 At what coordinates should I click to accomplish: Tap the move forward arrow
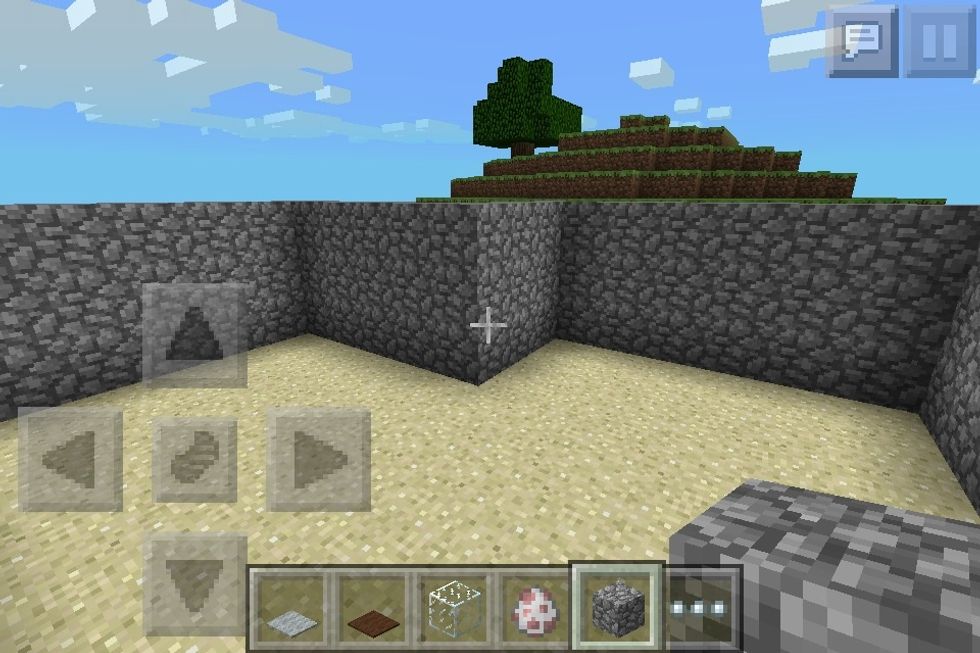click(195, 336)
